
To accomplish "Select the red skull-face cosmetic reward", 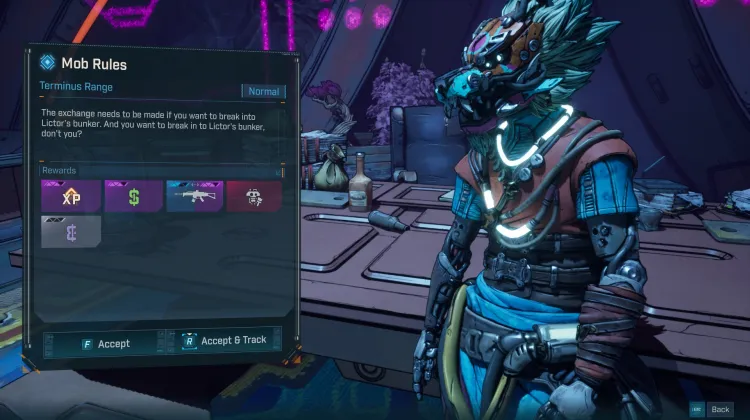I will click(x=254, y=196).
